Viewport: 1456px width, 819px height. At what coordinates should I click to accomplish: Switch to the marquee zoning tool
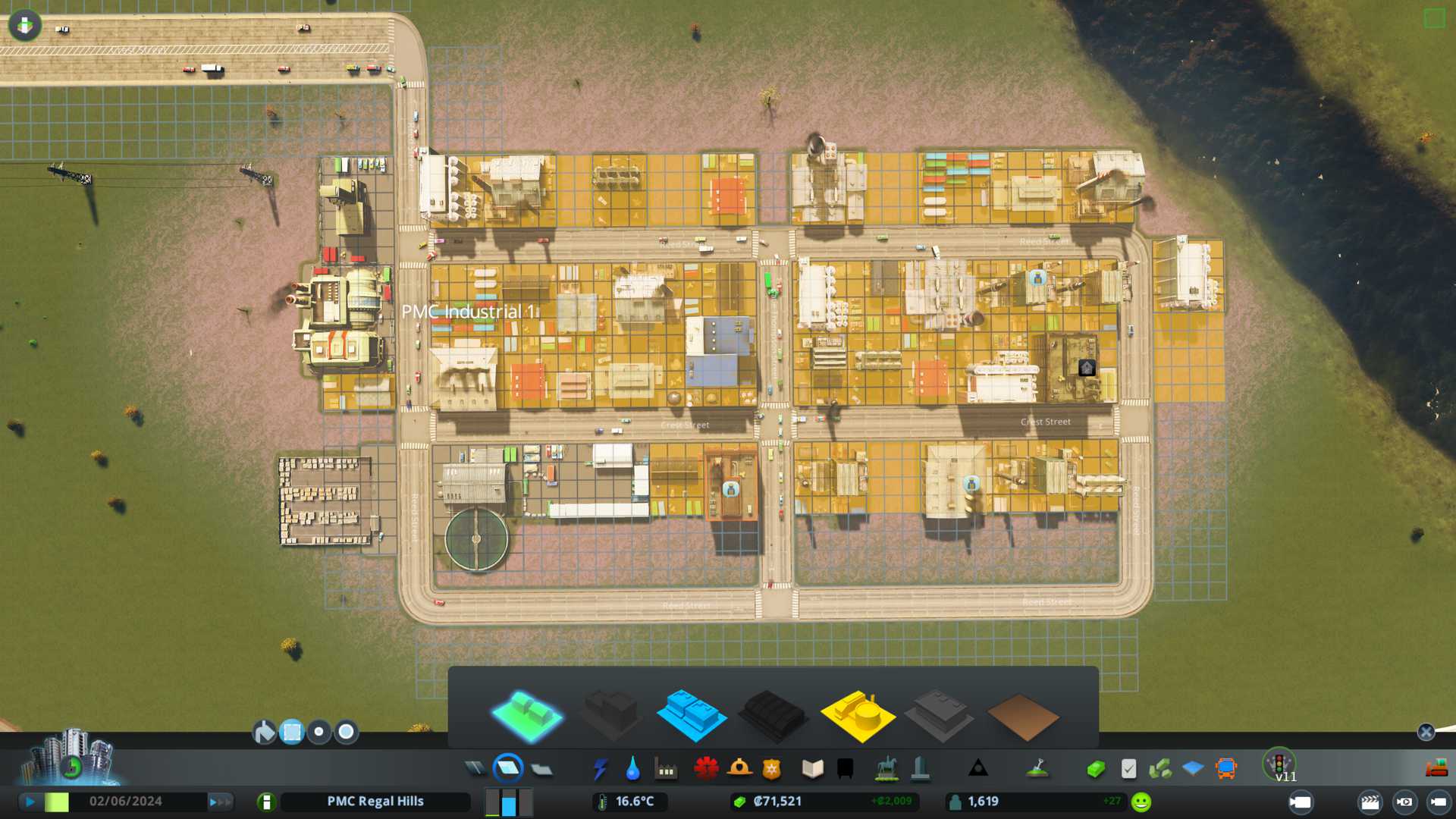pos(292,732)
